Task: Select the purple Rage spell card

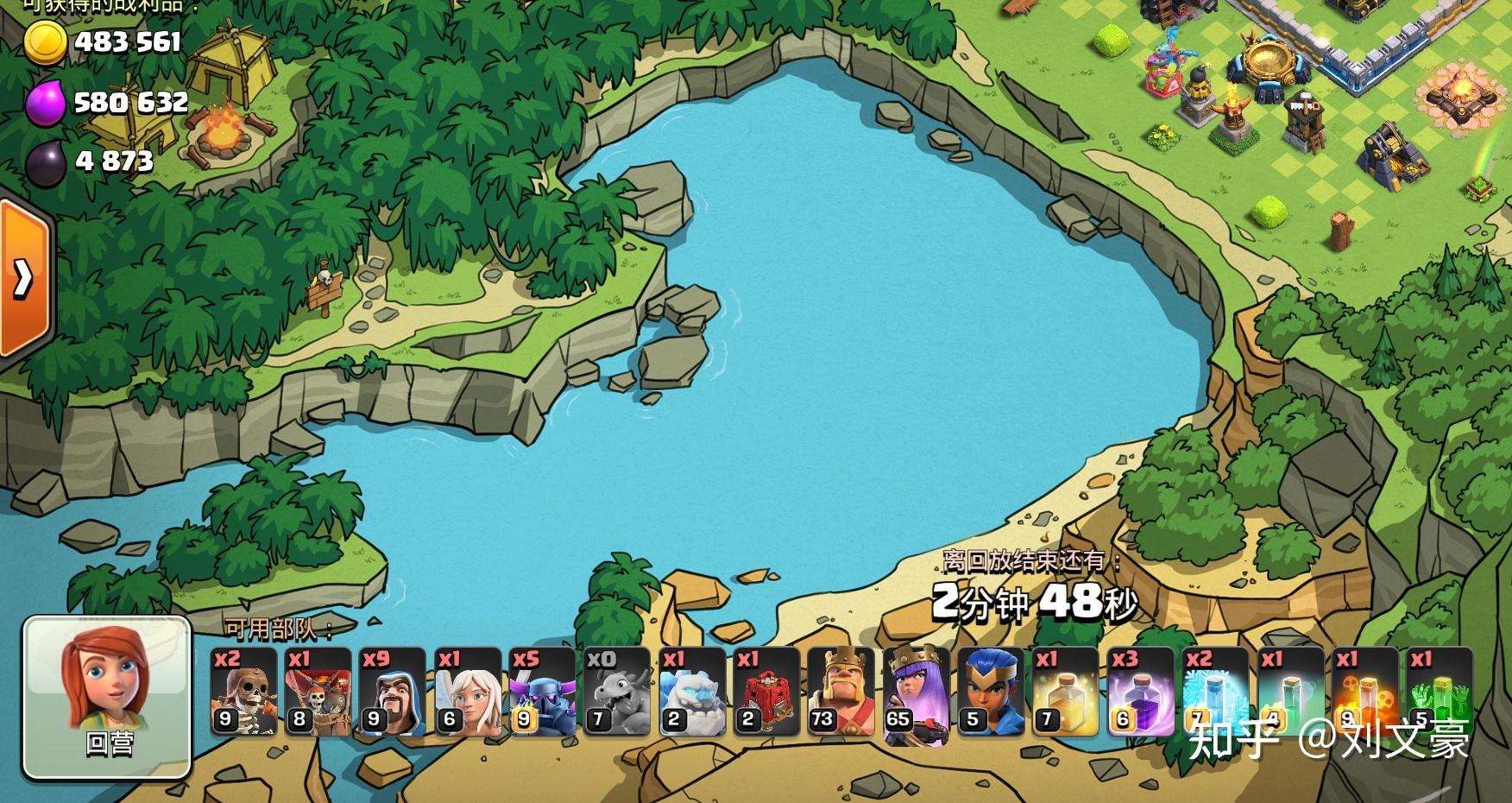Action: pyautogui.click(x=1140, y=692)
